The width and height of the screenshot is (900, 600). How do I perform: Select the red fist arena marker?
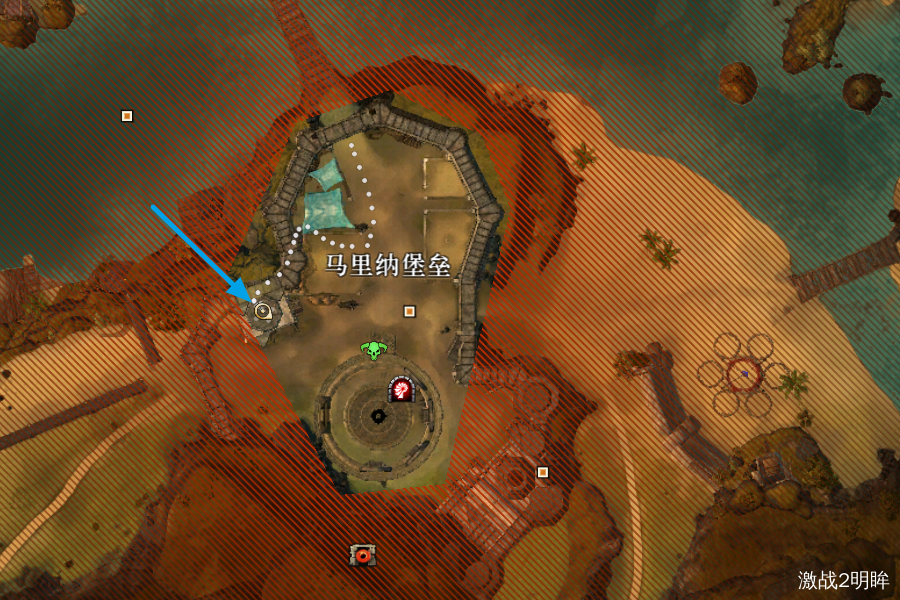tap(401, 389)
